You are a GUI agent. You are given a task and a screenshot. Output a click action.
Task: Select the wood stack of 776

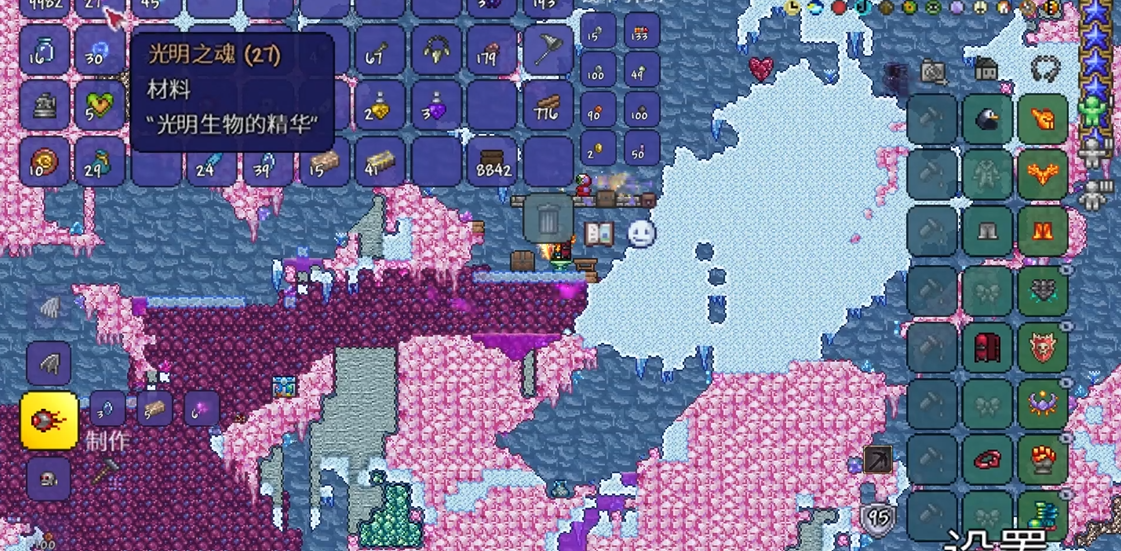548,106
